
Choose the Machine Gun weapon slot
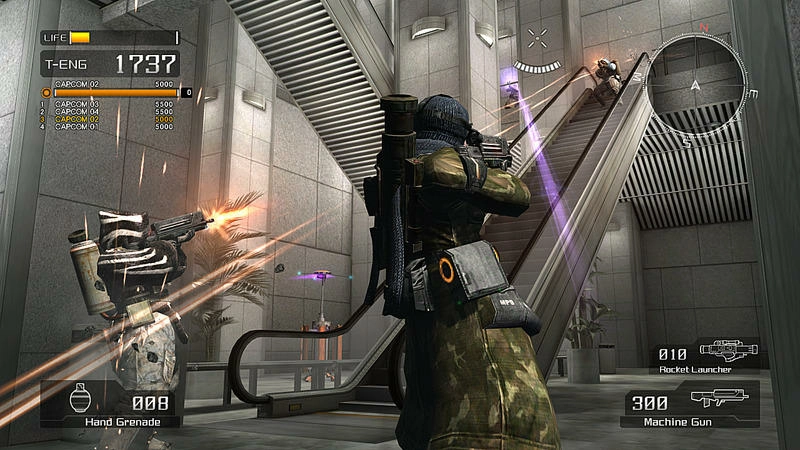(x=690, y=406)
